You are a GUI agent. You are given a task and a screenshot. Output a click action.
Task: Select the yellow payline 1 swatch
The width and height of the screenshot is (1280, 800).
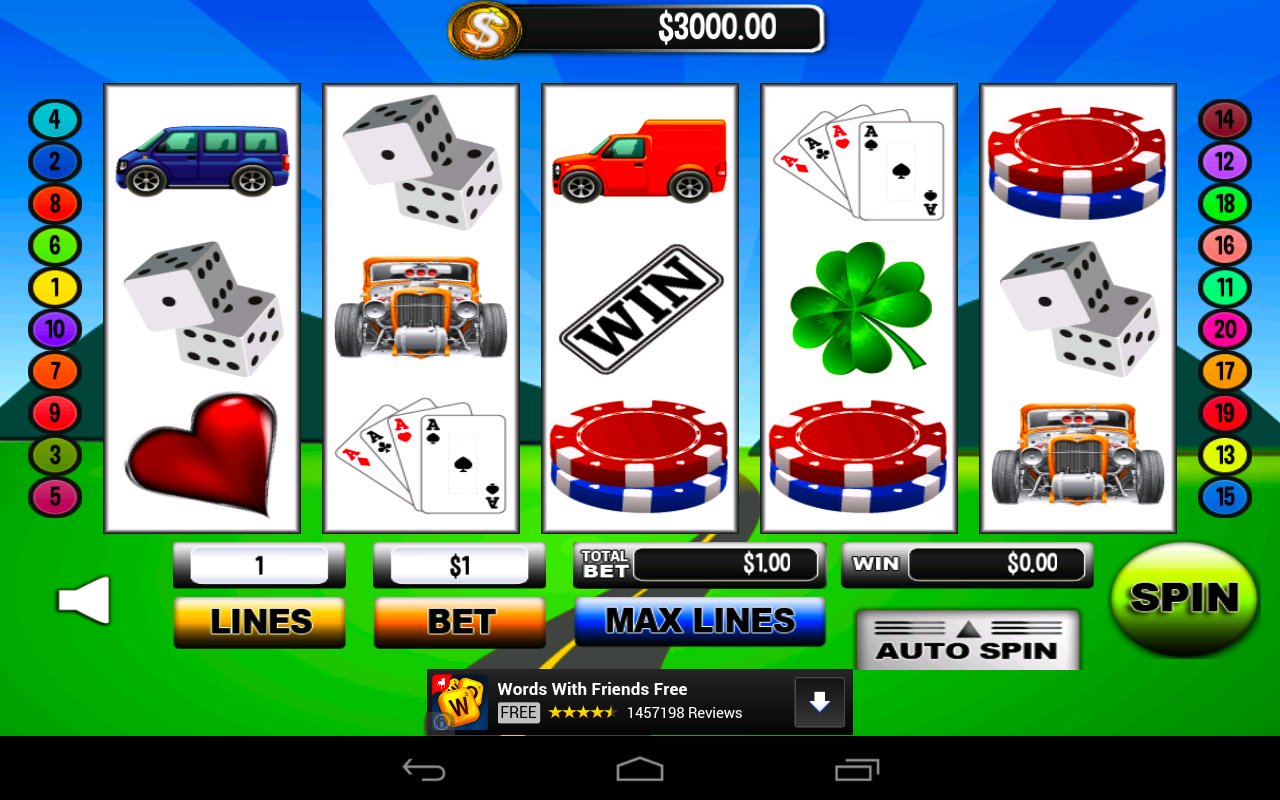(x=55, y=287)
